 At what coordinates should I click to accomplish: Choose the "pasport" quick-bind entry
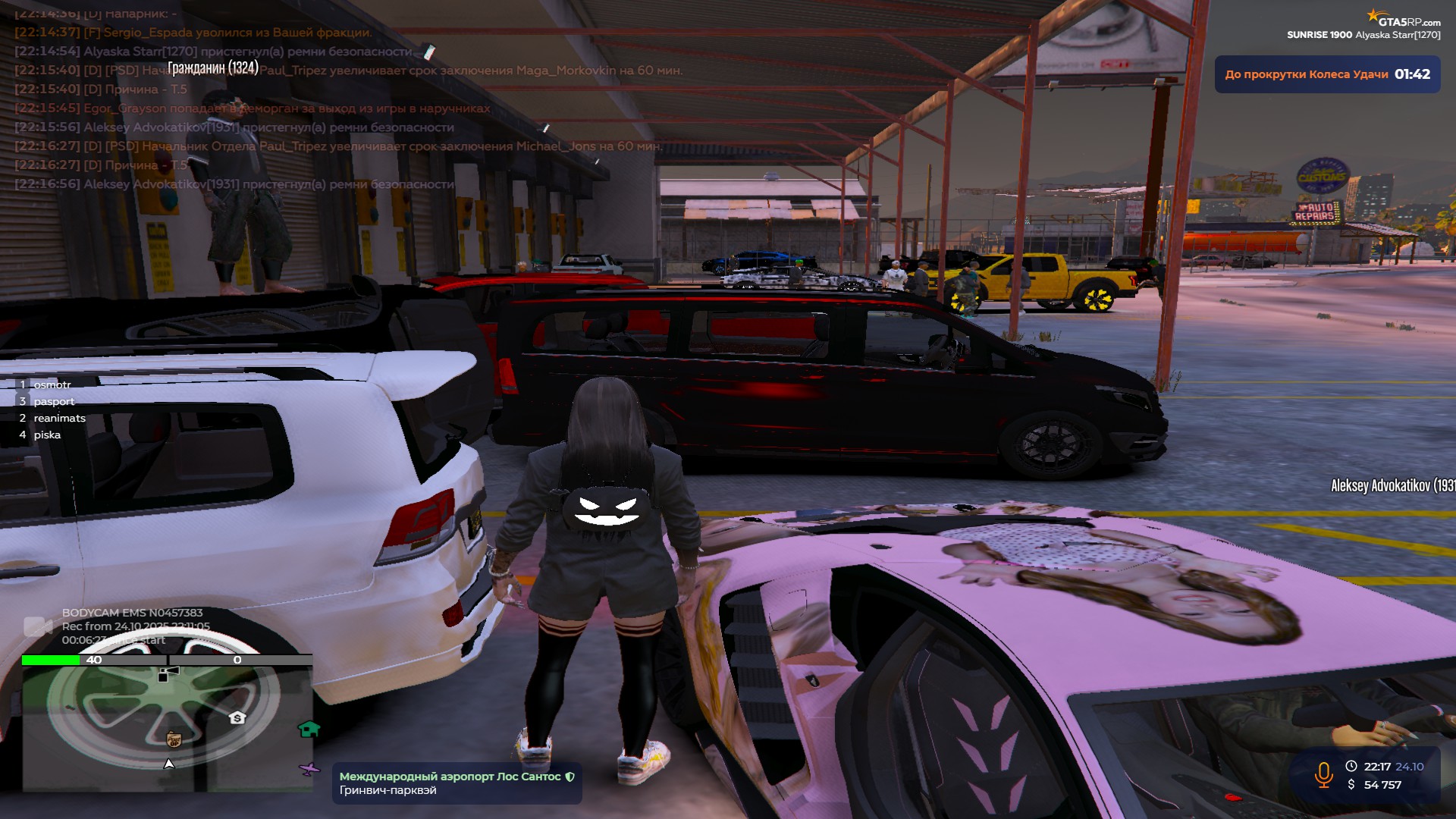coord(54,401)
